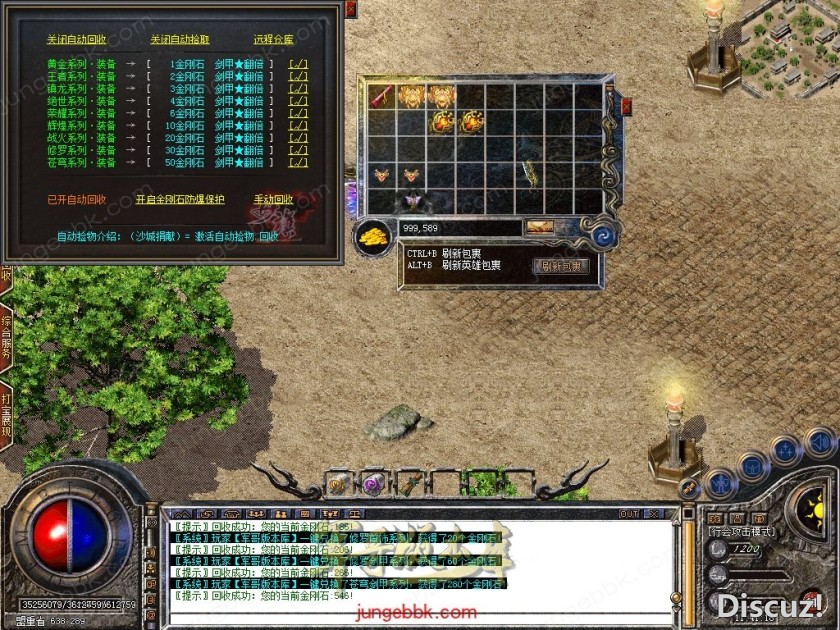Click the blue swirl button on the bag
Viewport: 840px width, 630px height.
click(x=604, y=236)
